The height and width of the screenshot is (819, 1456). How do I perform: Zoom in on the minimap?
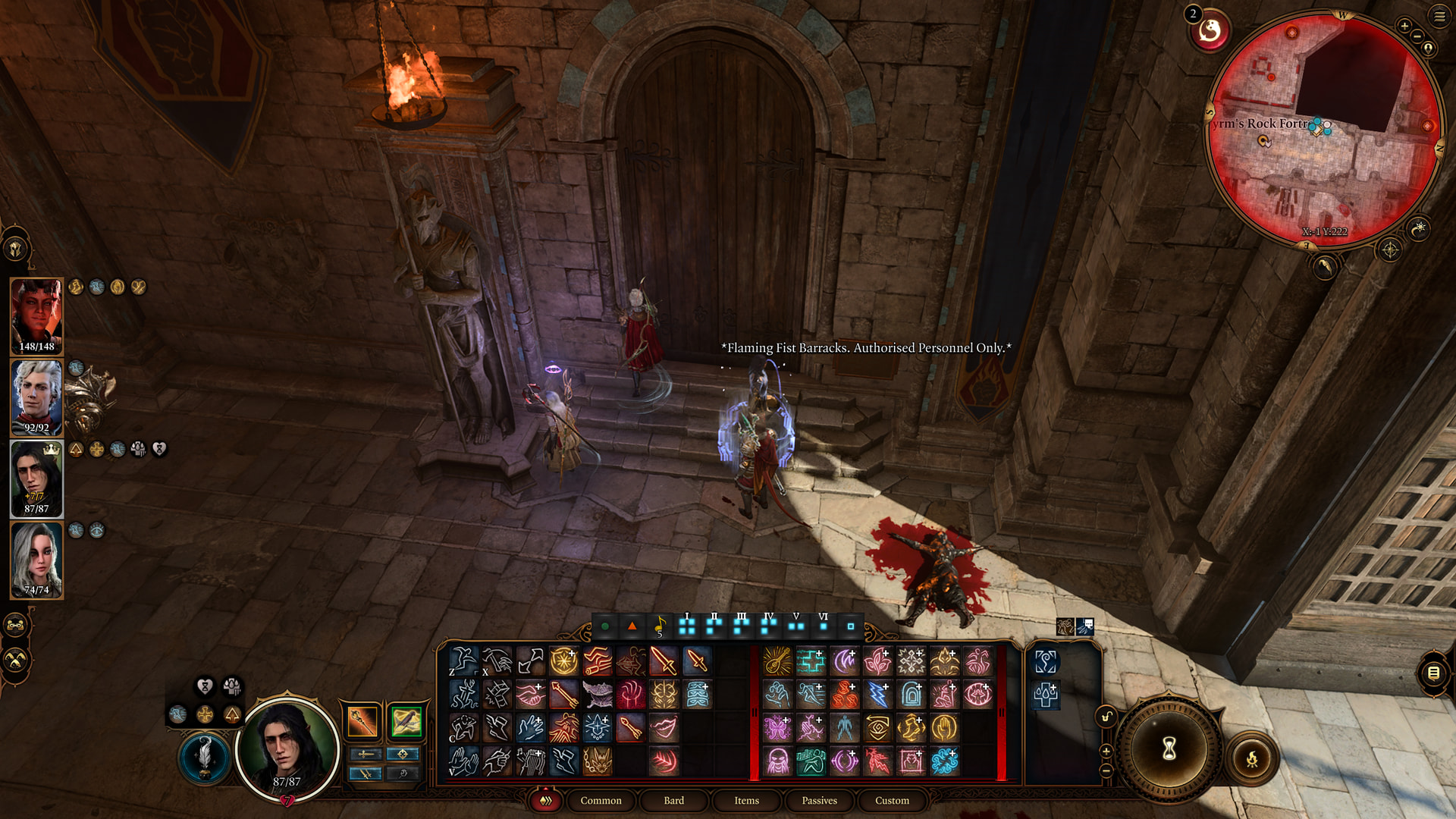point(1404,26)
